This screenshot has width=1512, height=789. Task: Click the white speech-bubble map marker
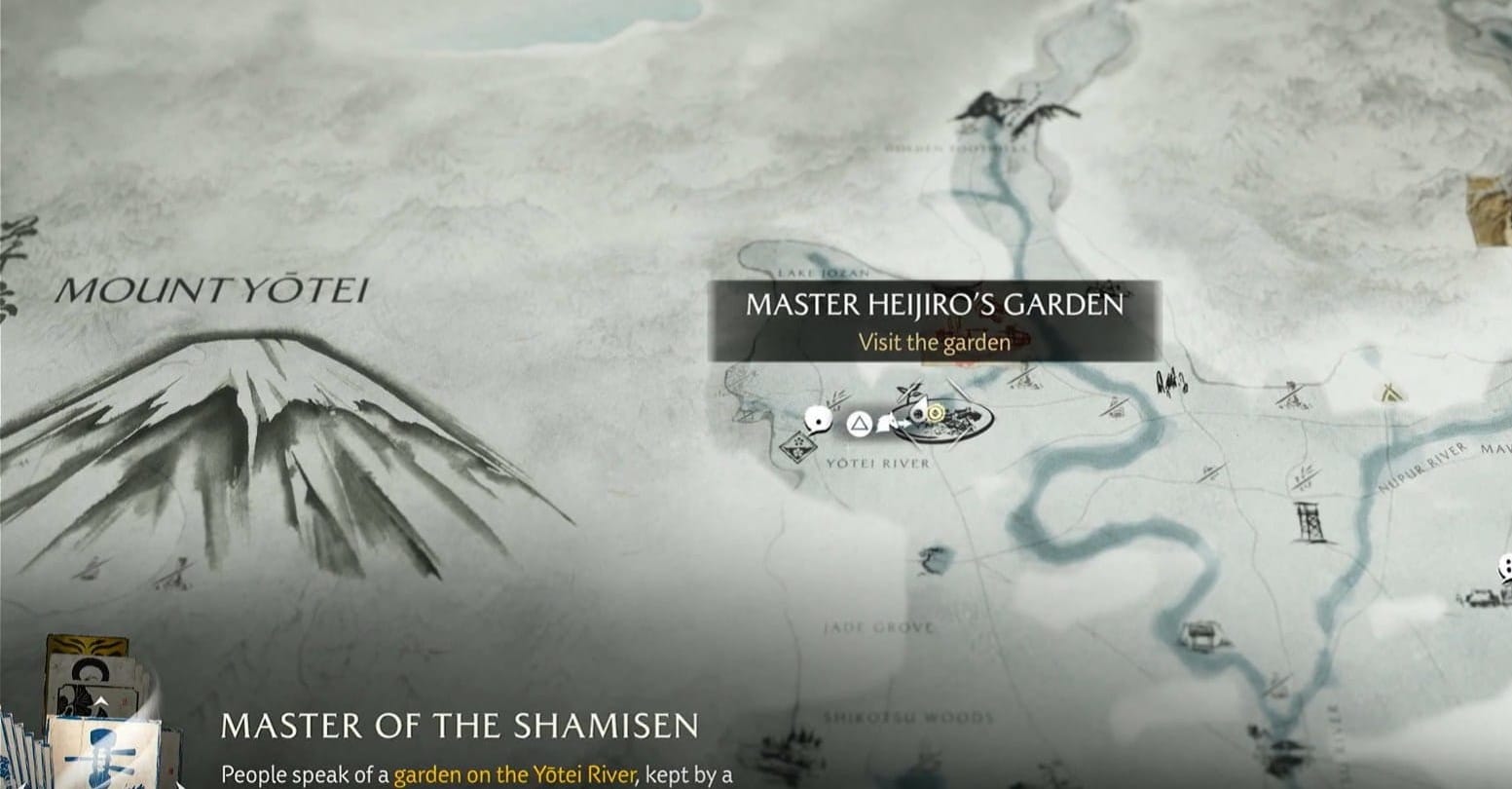pyautogui.click(x=819, y=420)
